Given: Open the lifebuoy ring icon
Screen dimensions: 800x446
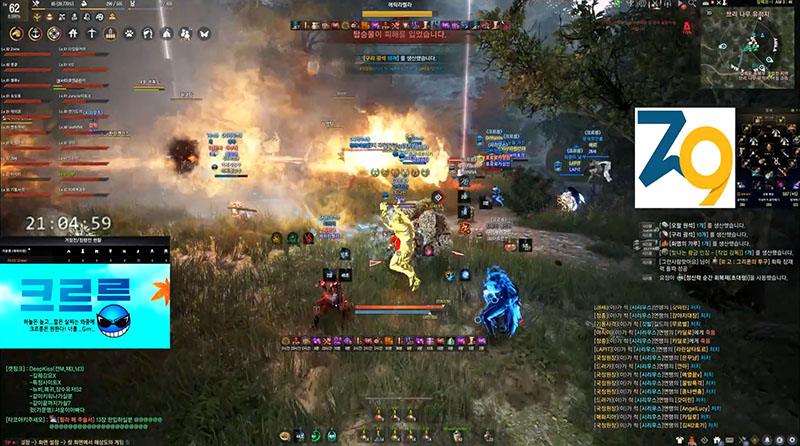Looking at the screenshot, I should pyautogui.click(x=53, y=32).
